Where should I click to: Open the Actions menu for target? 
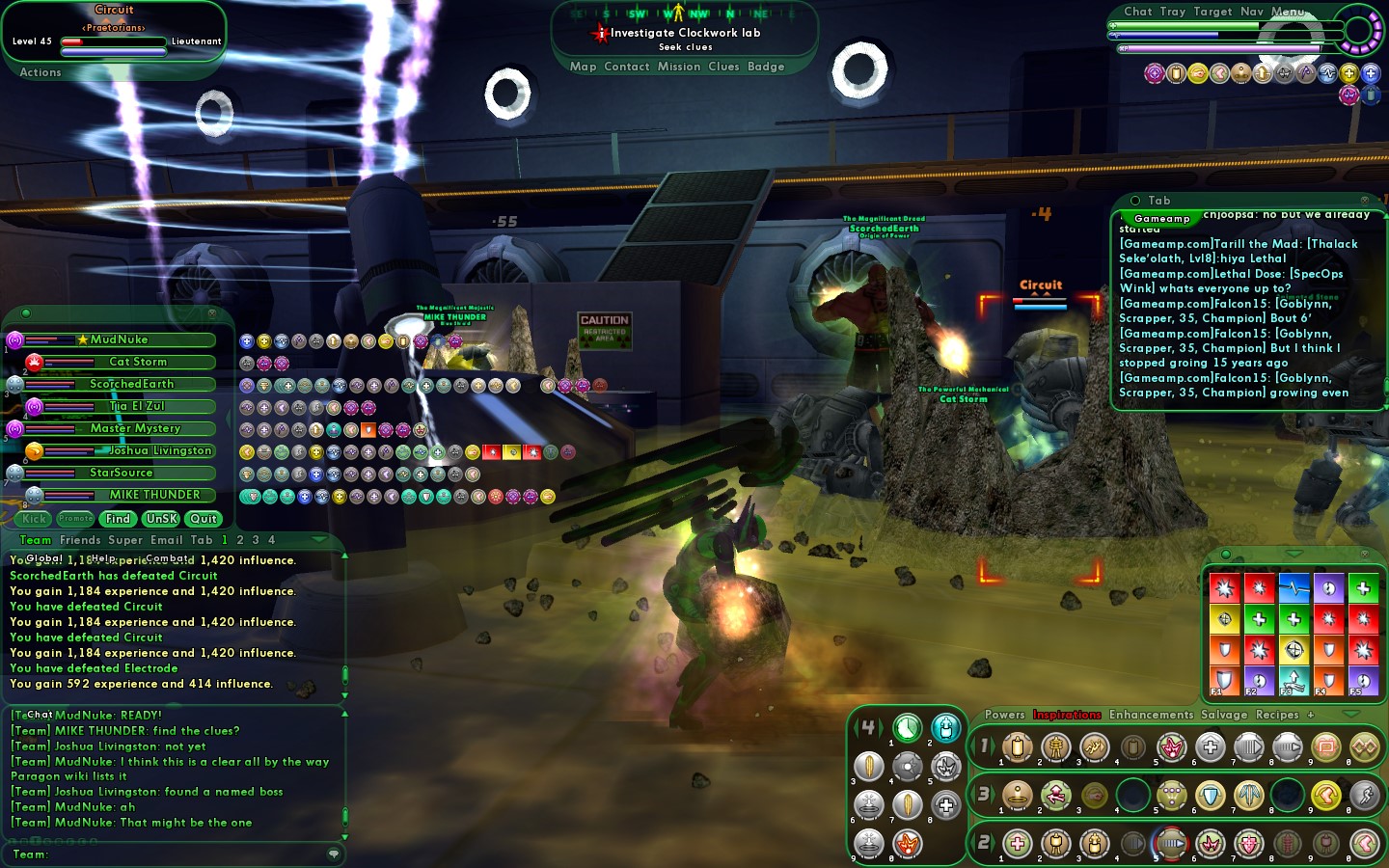(x=41, y=72)
